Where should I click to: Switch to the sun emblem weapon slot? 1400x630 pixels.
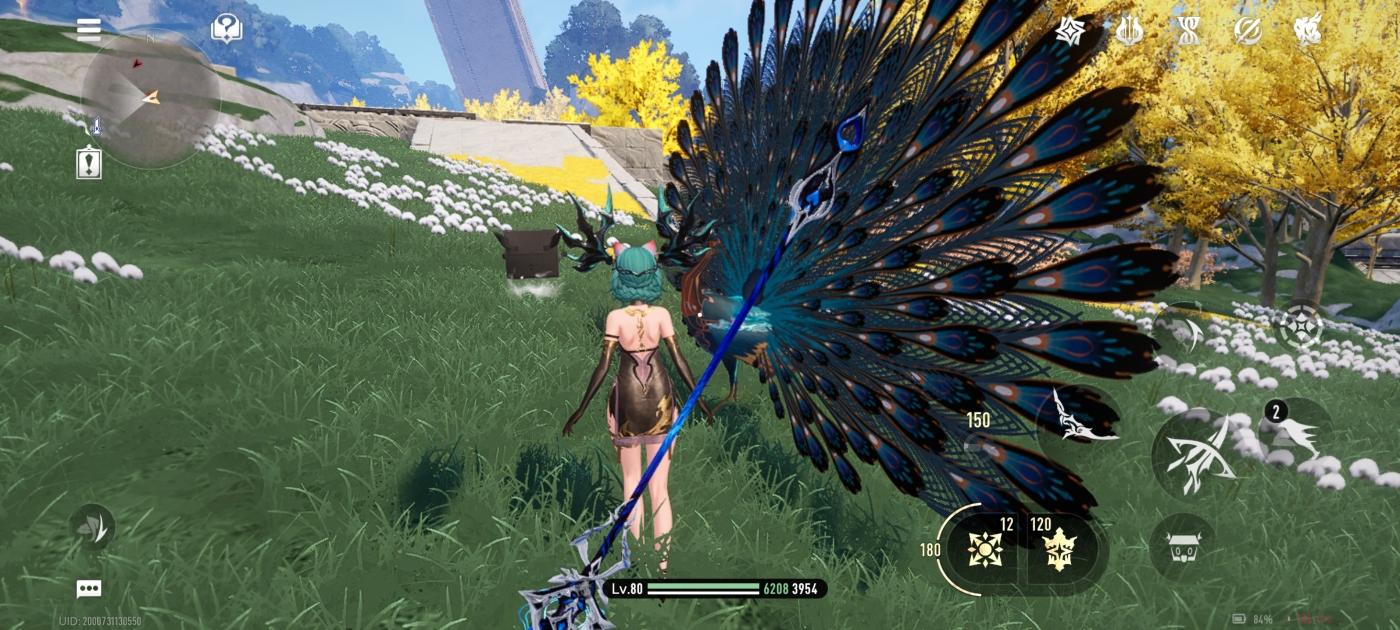point(985,549)
